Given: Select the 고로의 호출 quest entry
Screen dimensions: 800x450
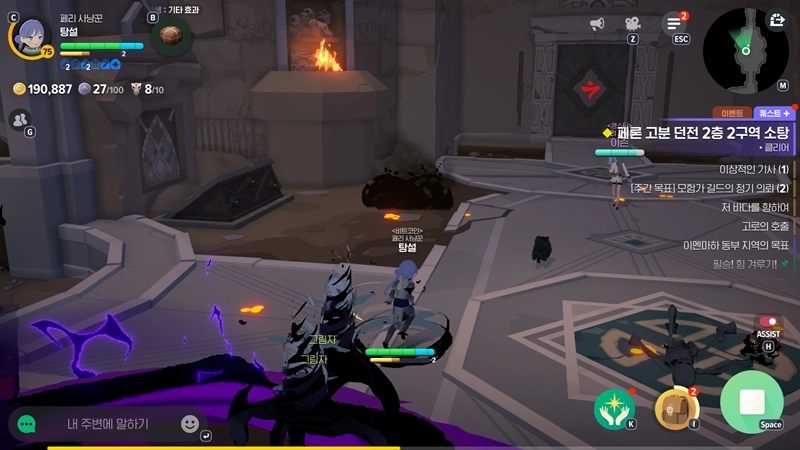Looking at the screenshot, I should 764,226.
